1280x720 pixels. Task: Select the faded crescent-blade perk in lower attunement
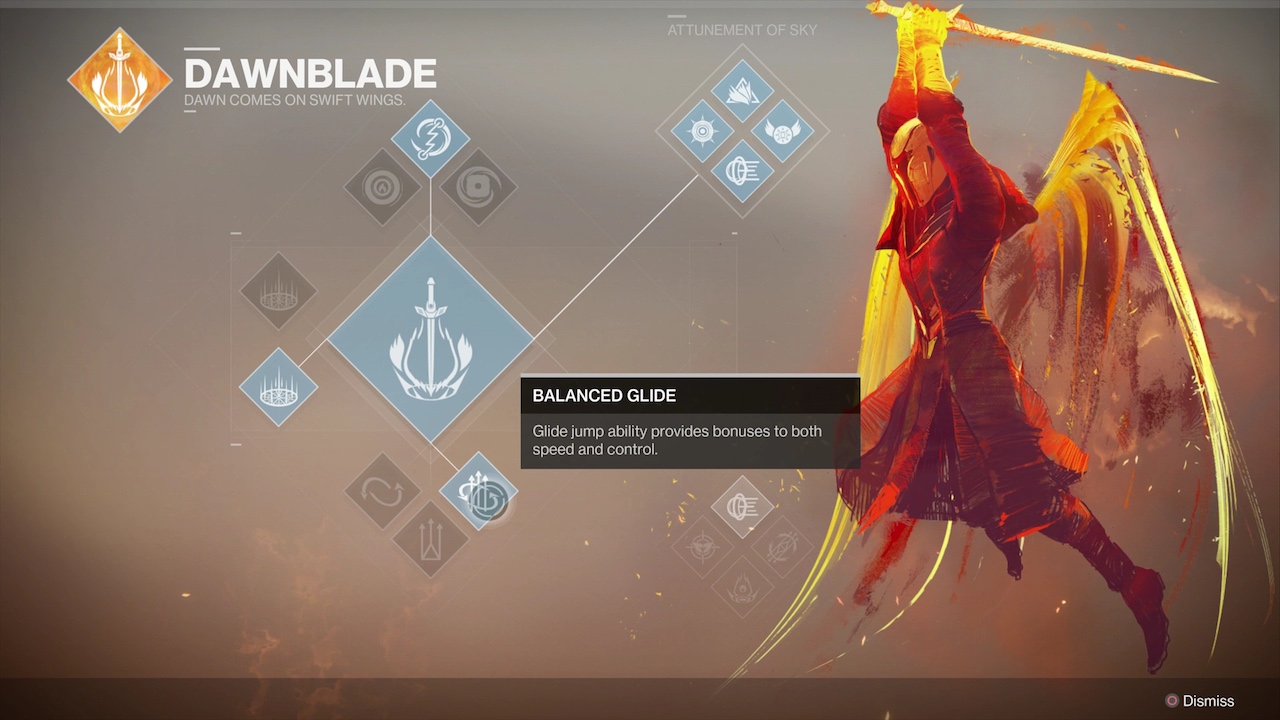782,547
